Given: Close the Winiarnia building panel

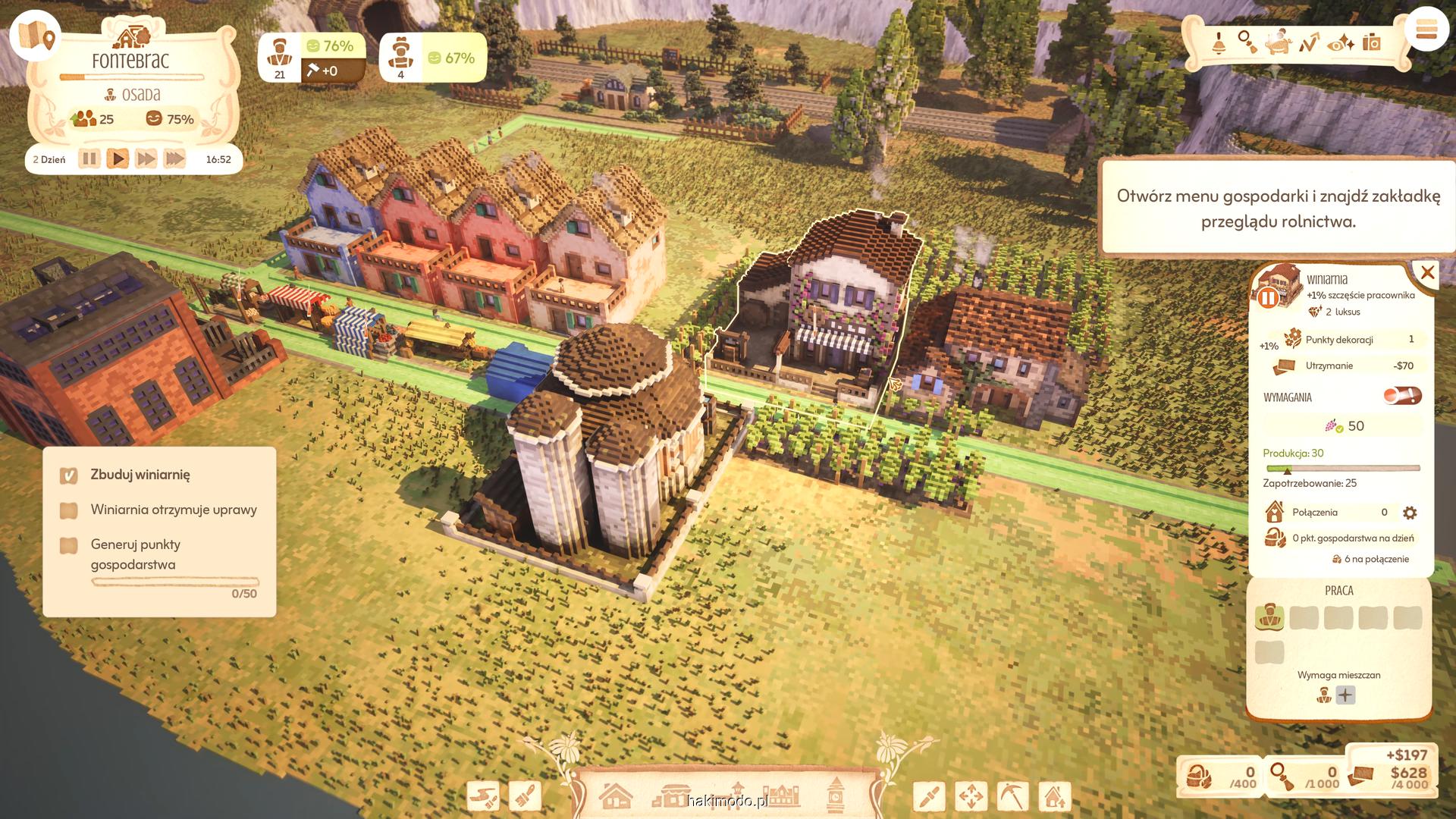Looking at the screenshot, I should click(x=1427, y=273).
